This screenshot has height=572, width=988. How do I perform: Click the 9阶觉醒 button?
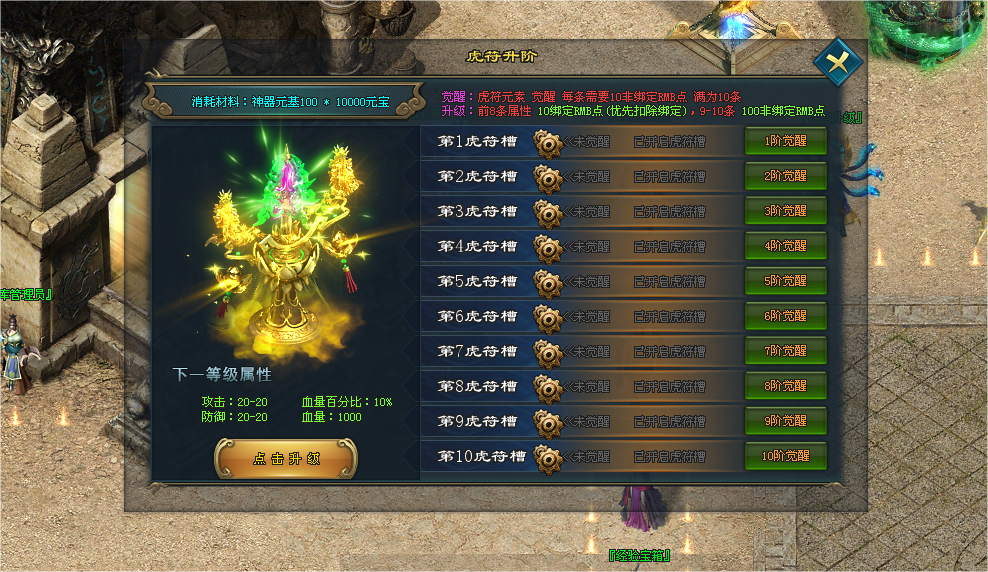tap(785, 421)
